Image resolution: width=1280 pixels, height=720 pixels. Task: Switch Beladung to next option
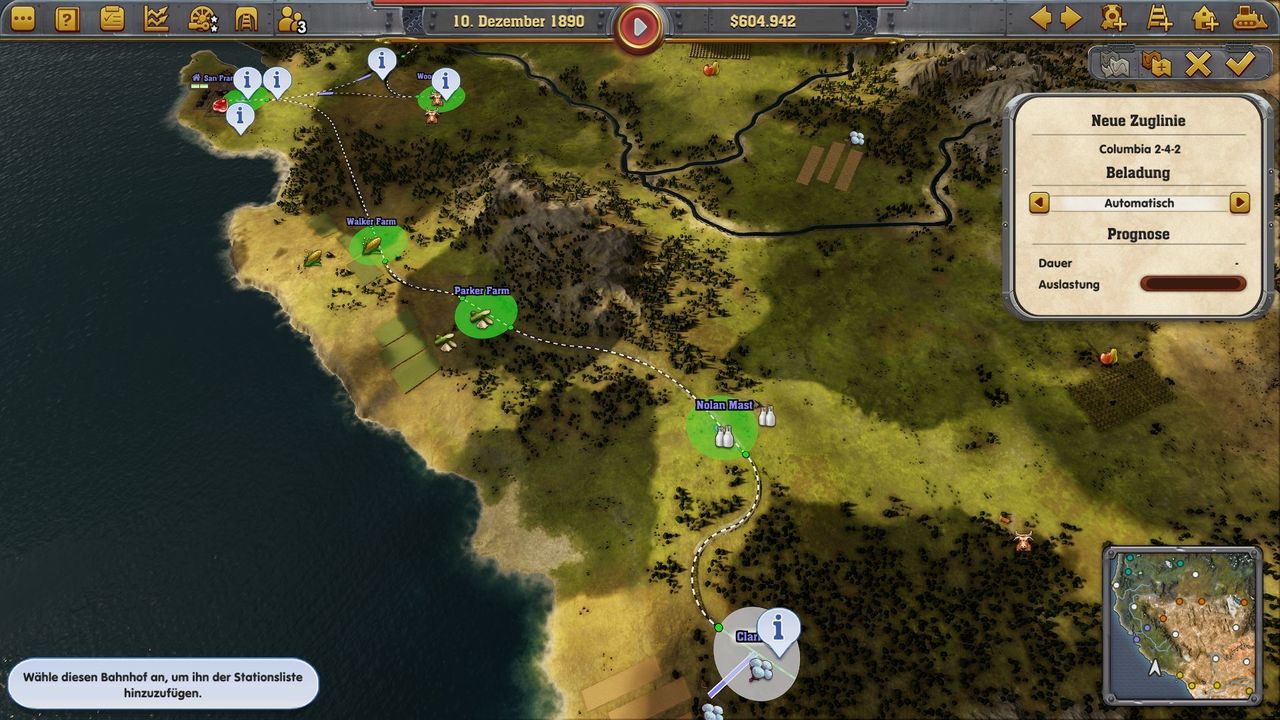1240,203
